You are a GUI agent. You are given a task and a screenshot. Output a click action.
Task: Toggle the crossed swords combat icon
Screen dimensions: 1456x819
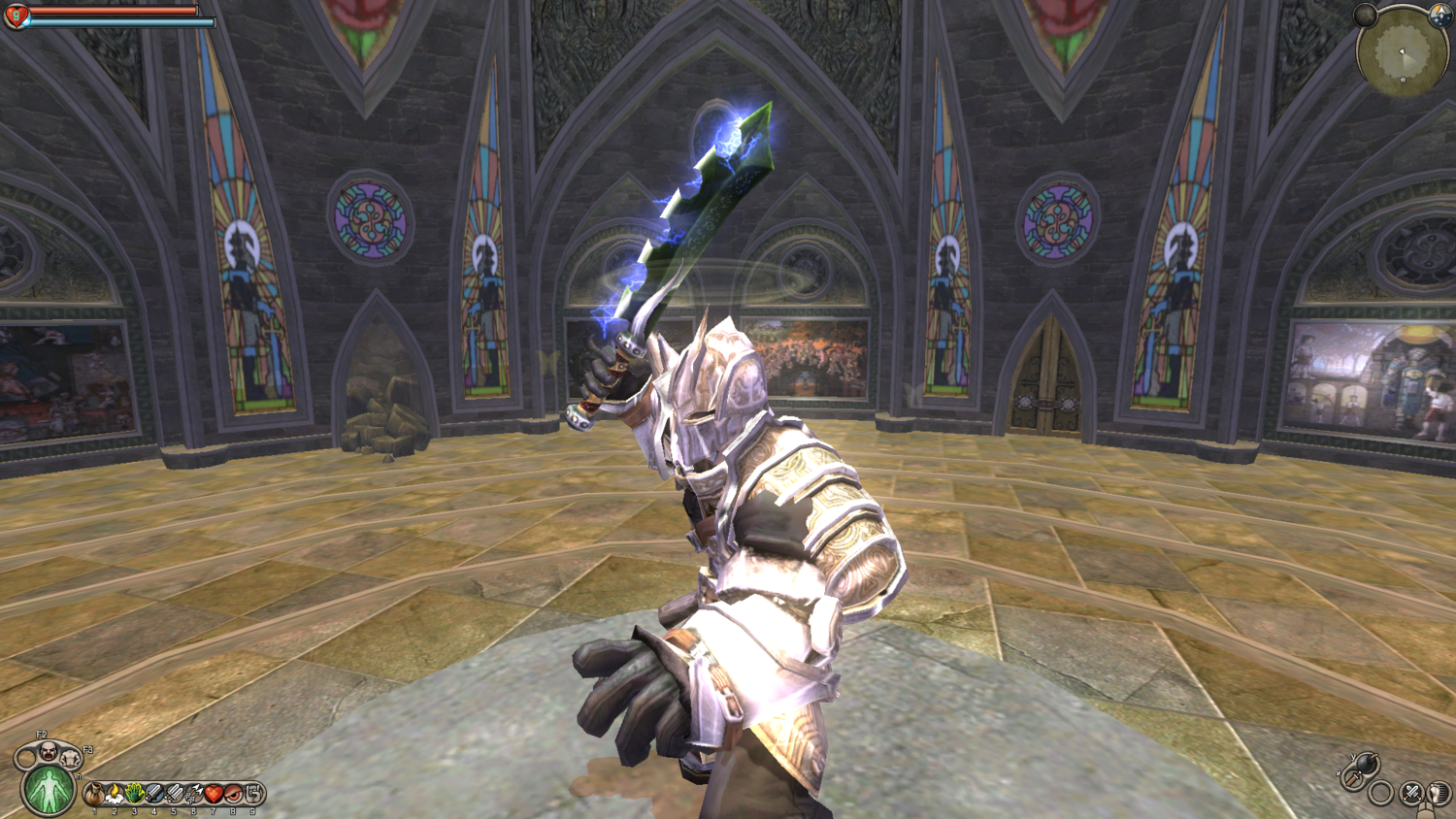tap(1411, 793)
